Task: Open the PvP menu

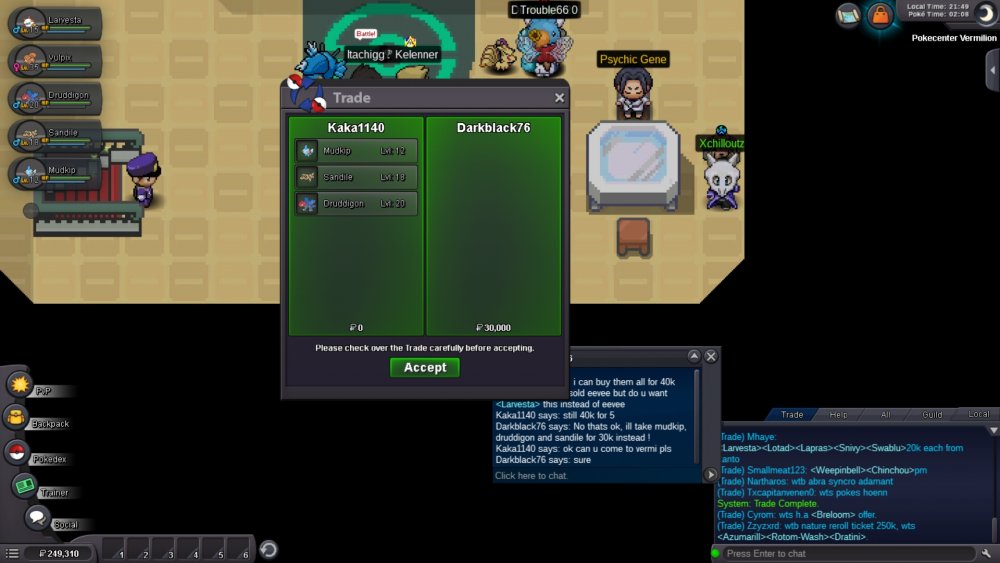Action: pos(20,385)
